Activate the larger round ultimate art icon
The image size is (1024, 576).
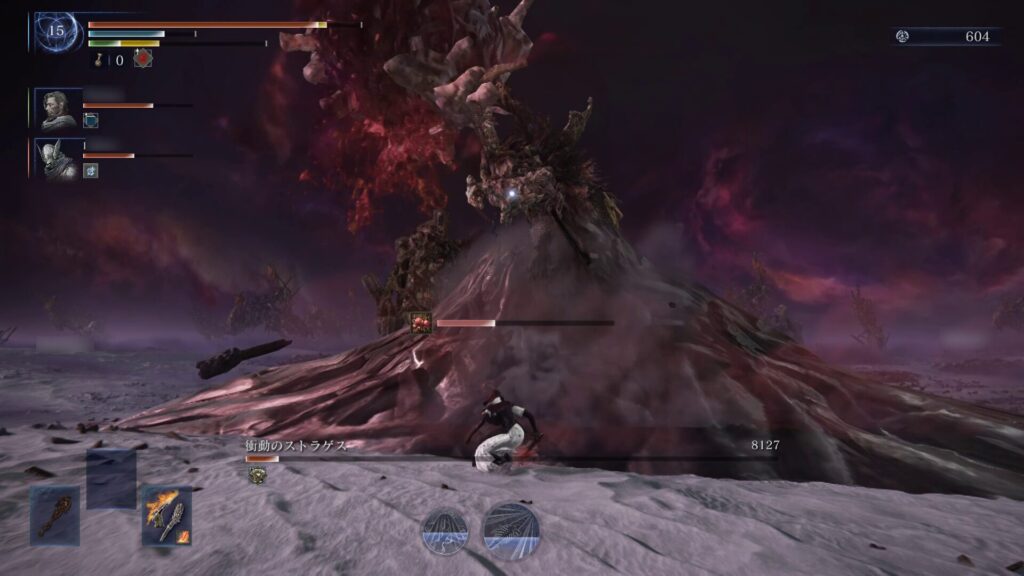point(511,530)
